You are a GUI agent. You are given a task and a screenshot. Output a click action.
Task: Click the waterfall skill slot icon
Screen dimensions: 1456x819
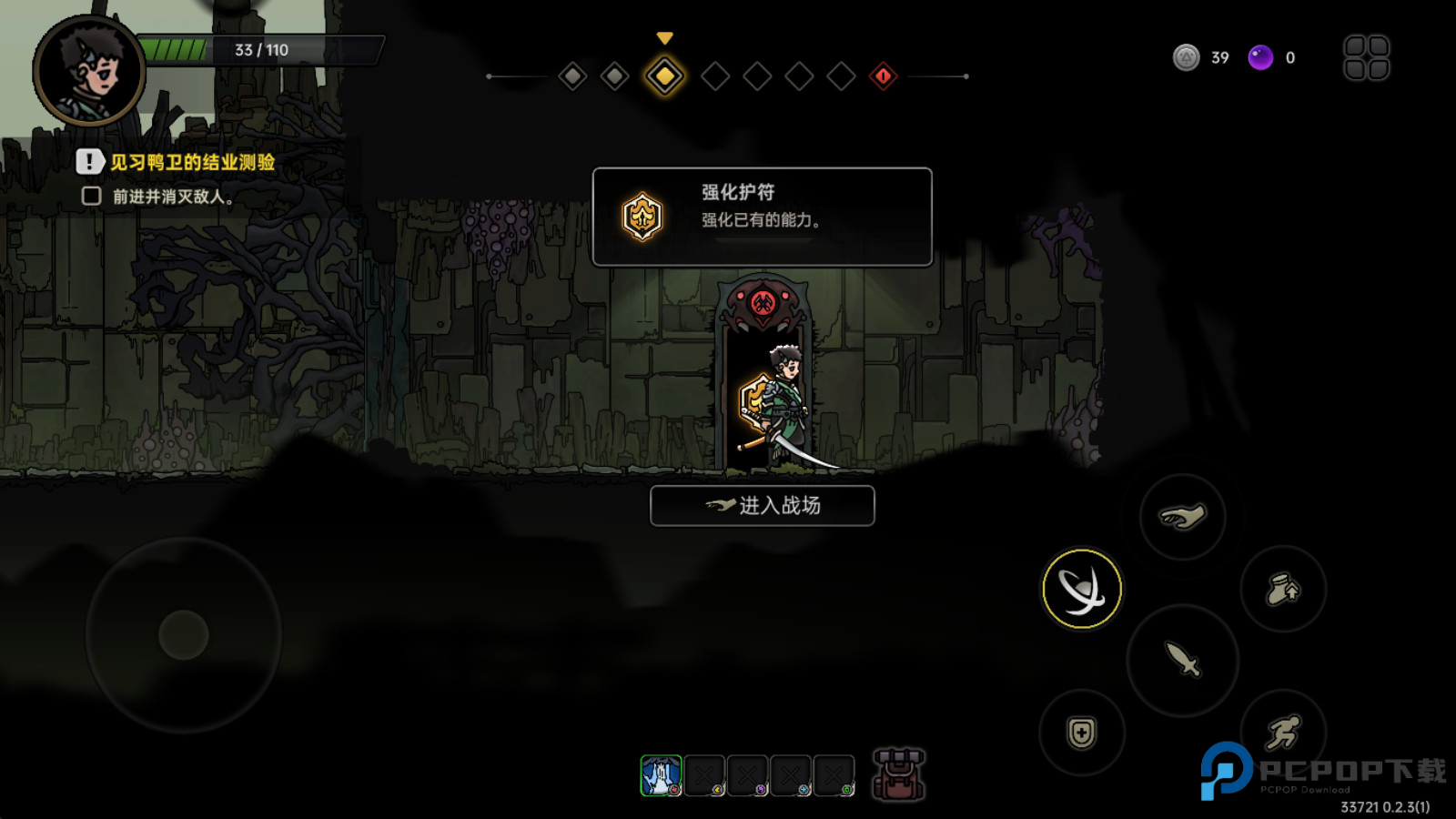[662, 774]
